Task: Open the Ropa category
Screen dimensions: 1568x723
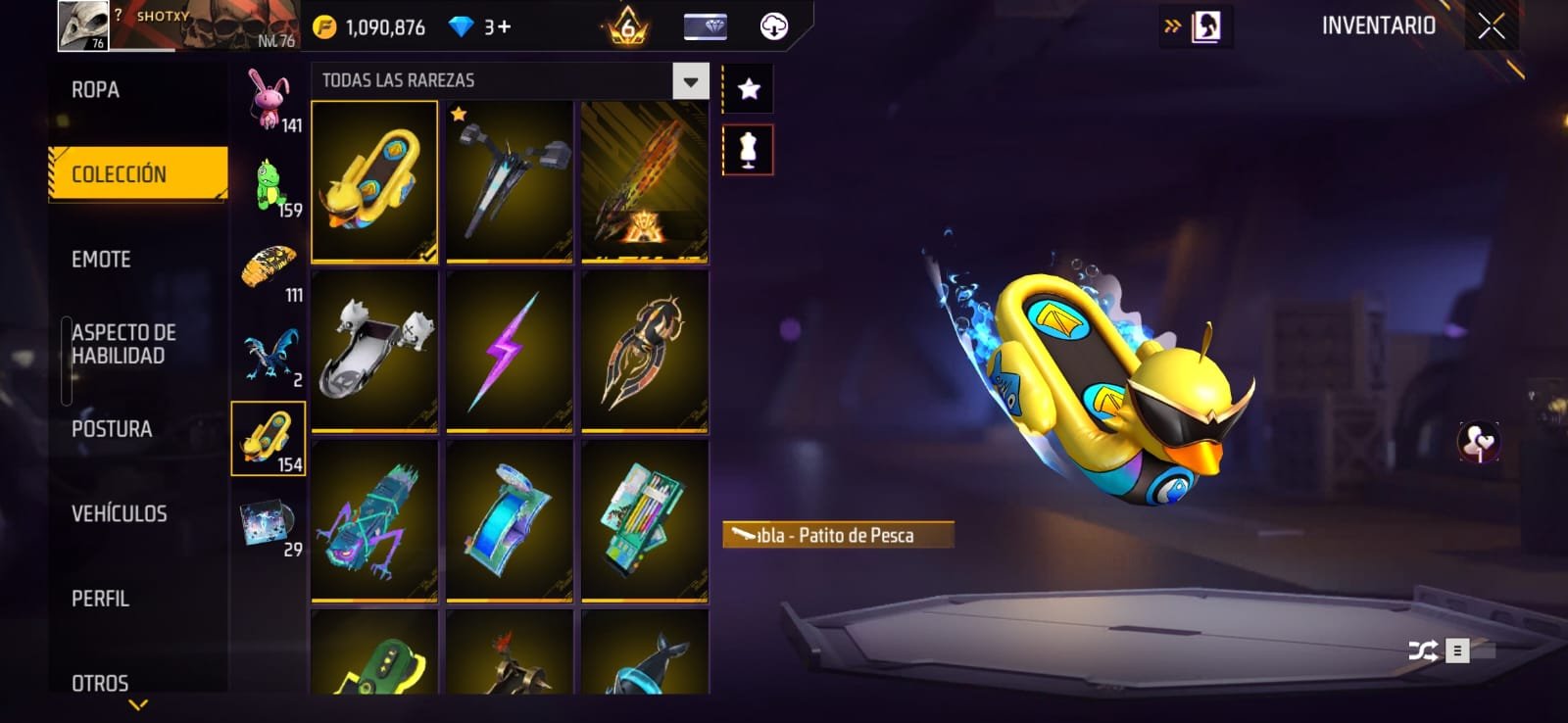Action: coord(96,90)
